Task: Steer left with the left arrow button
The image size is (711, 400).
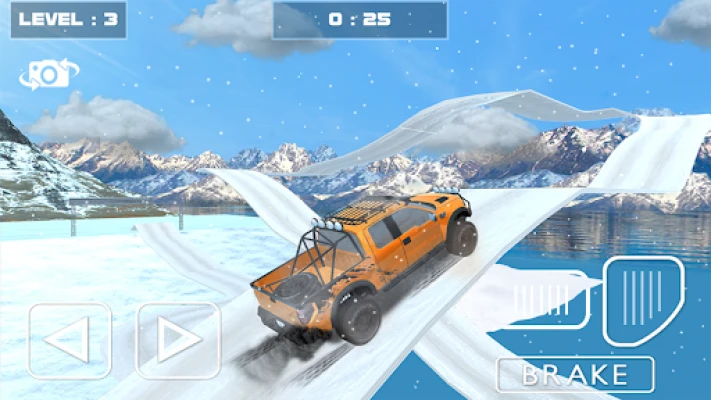Action: 69,341
